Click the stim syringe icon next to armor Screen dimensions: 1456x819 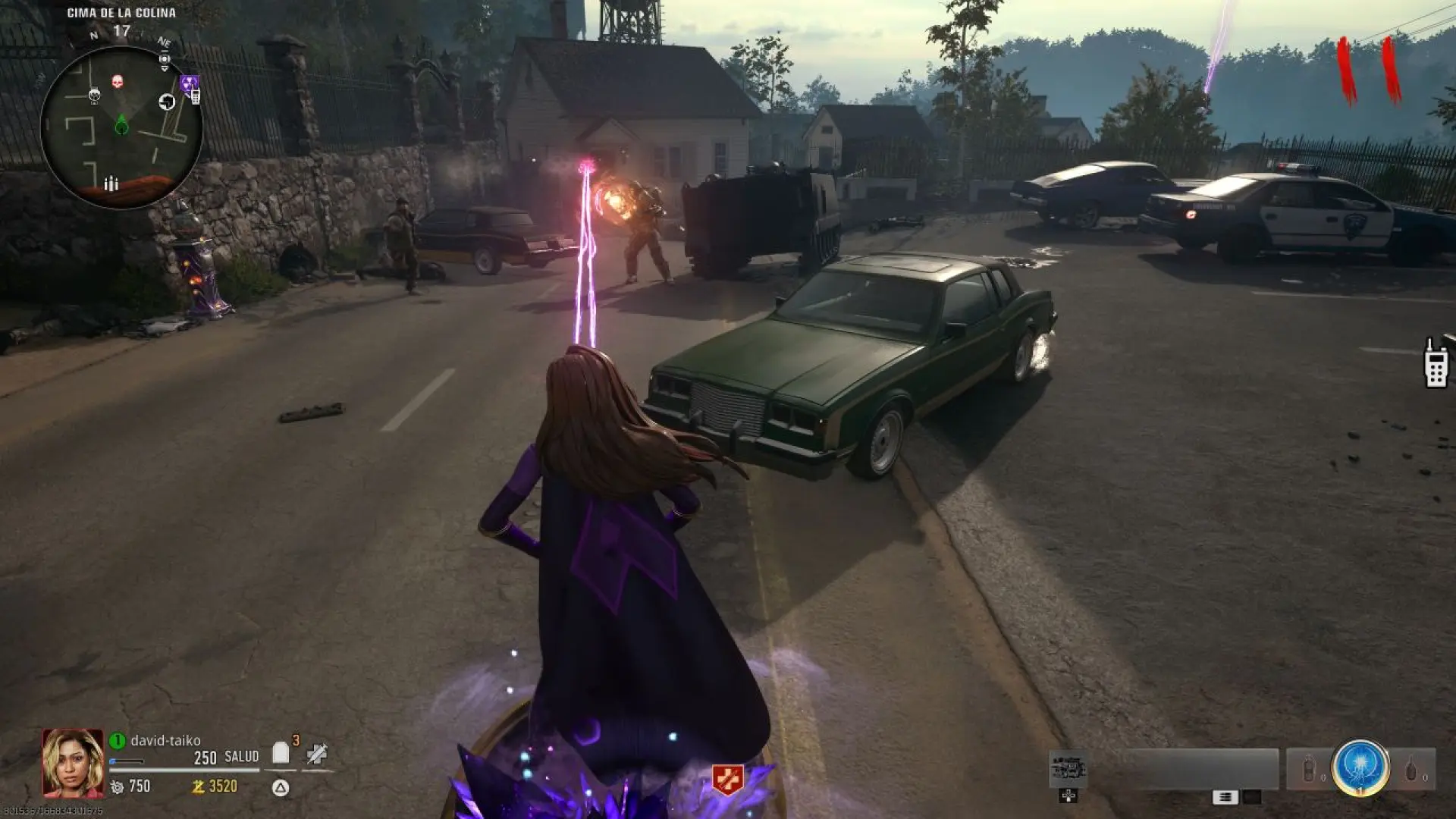[x=317, y=755]
